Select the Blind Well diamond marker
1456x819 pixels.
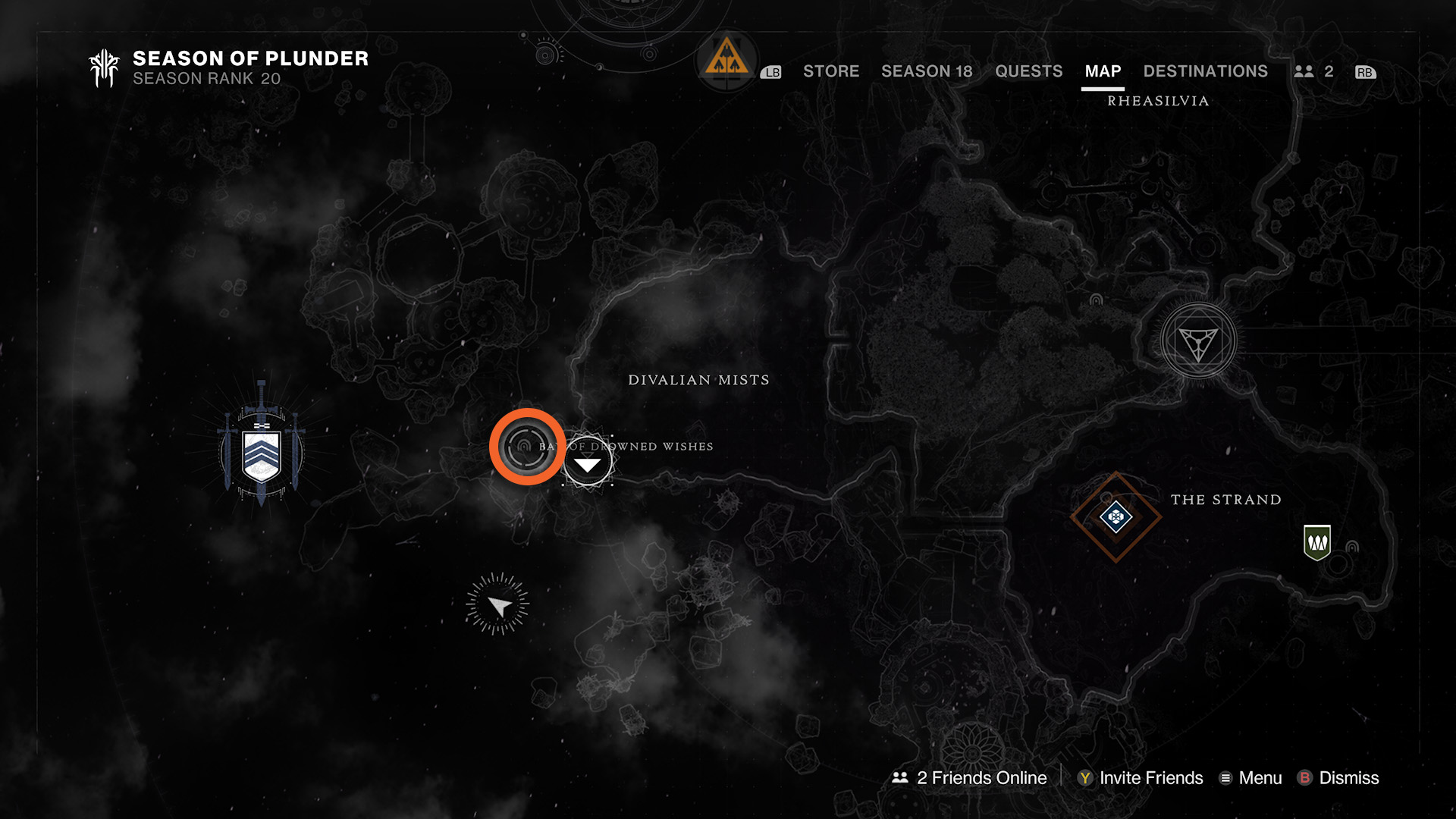1116,517
